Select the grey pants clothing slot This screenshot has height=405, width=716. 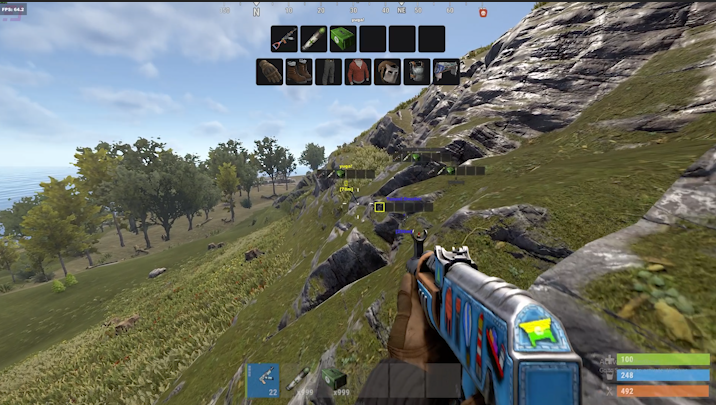328,72
